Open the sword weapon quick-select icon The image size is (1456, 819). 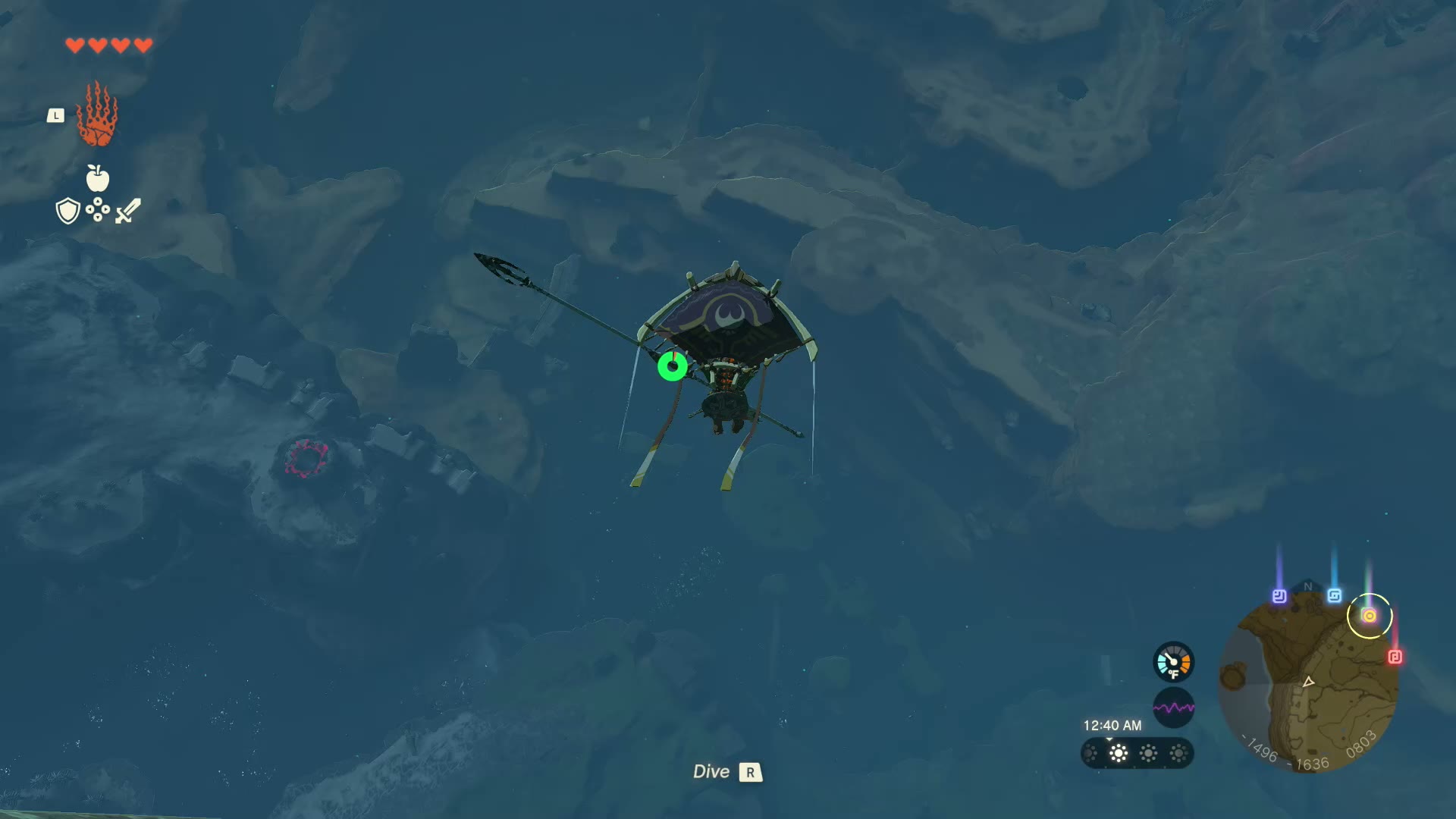click(x=128, y=211)
